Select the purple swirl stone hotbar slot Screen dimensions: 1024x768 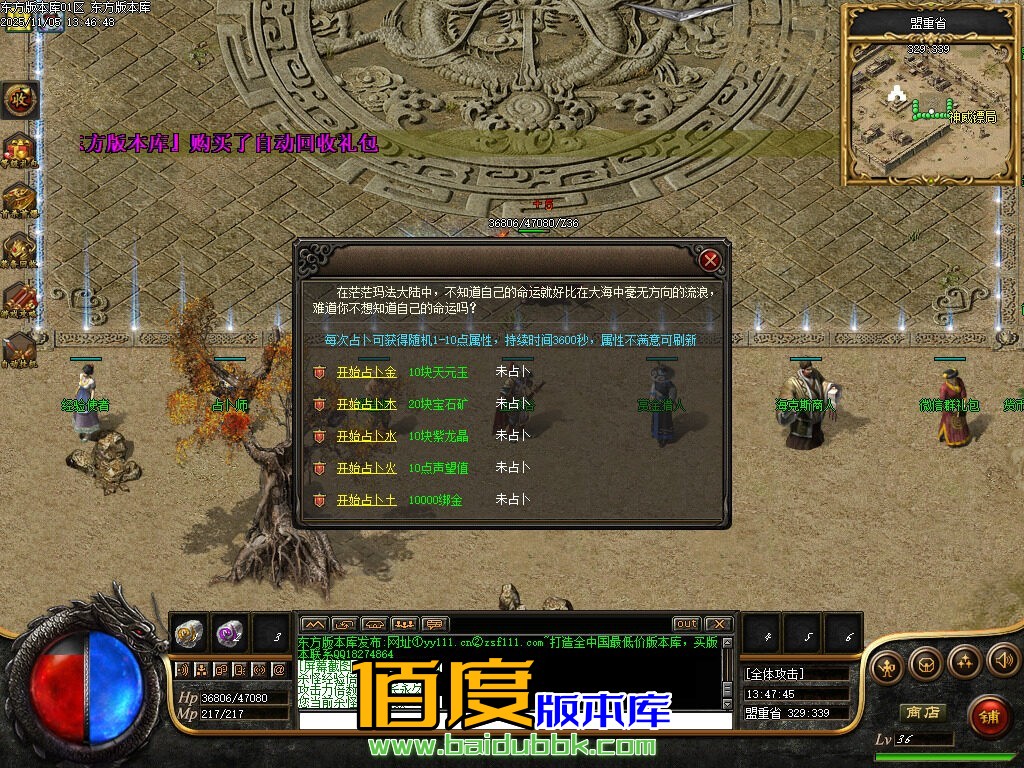(x=230, y=633)
